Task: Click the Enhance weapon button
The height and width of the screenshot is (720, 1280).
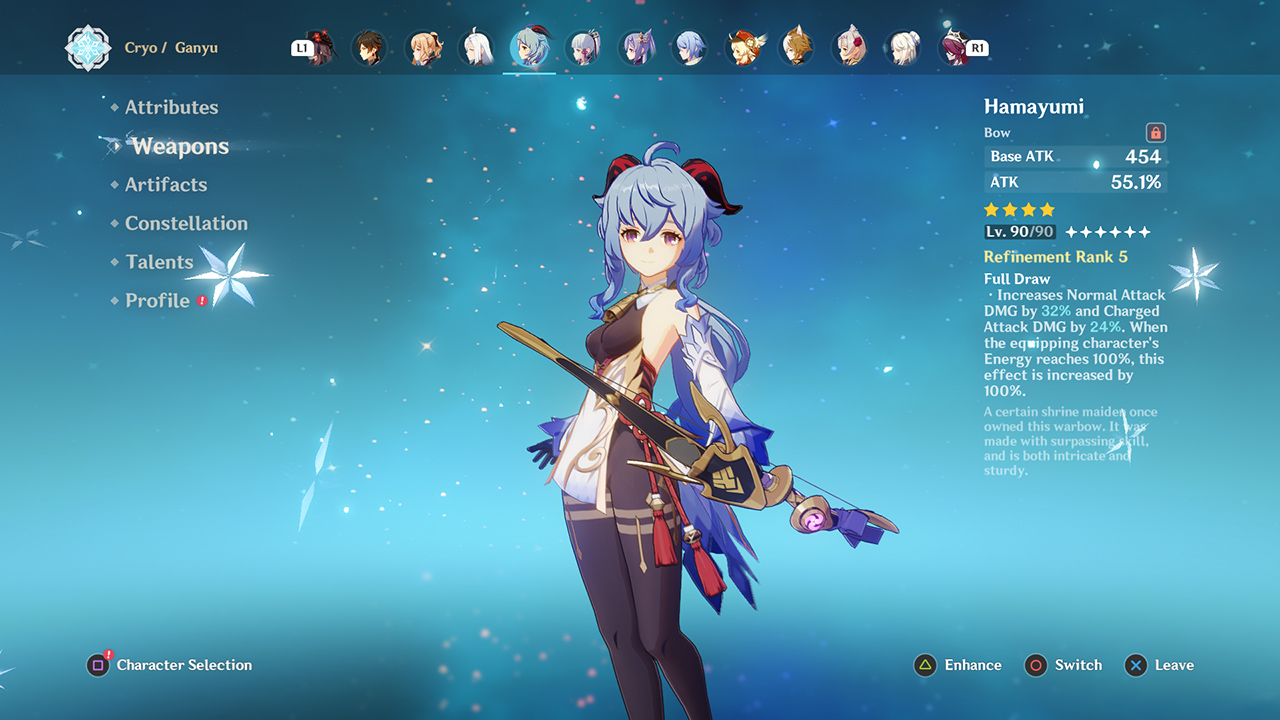Action: click(957, 665)
